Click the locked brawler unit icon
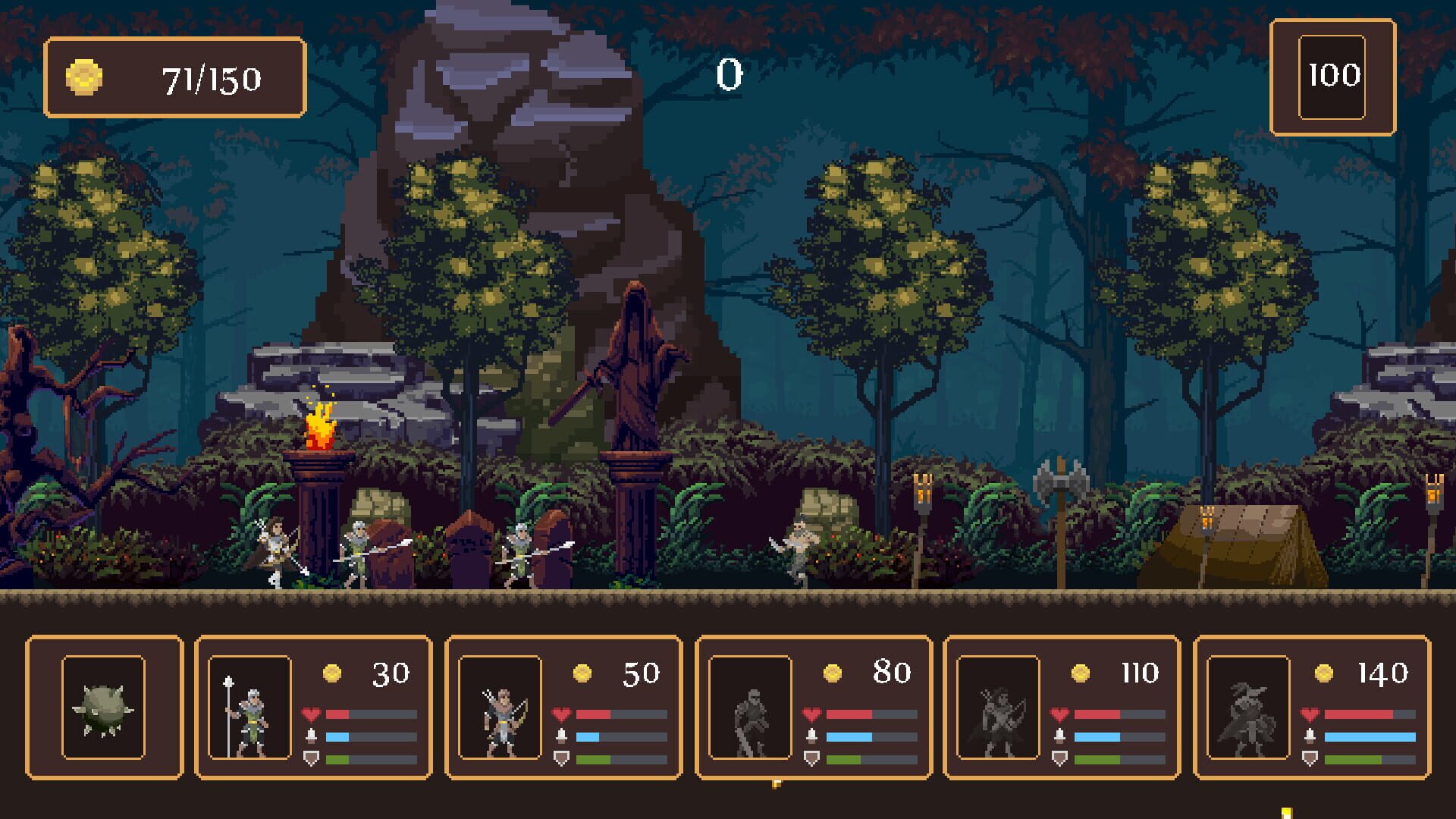The image size is (1456, 819). (751, 717)
